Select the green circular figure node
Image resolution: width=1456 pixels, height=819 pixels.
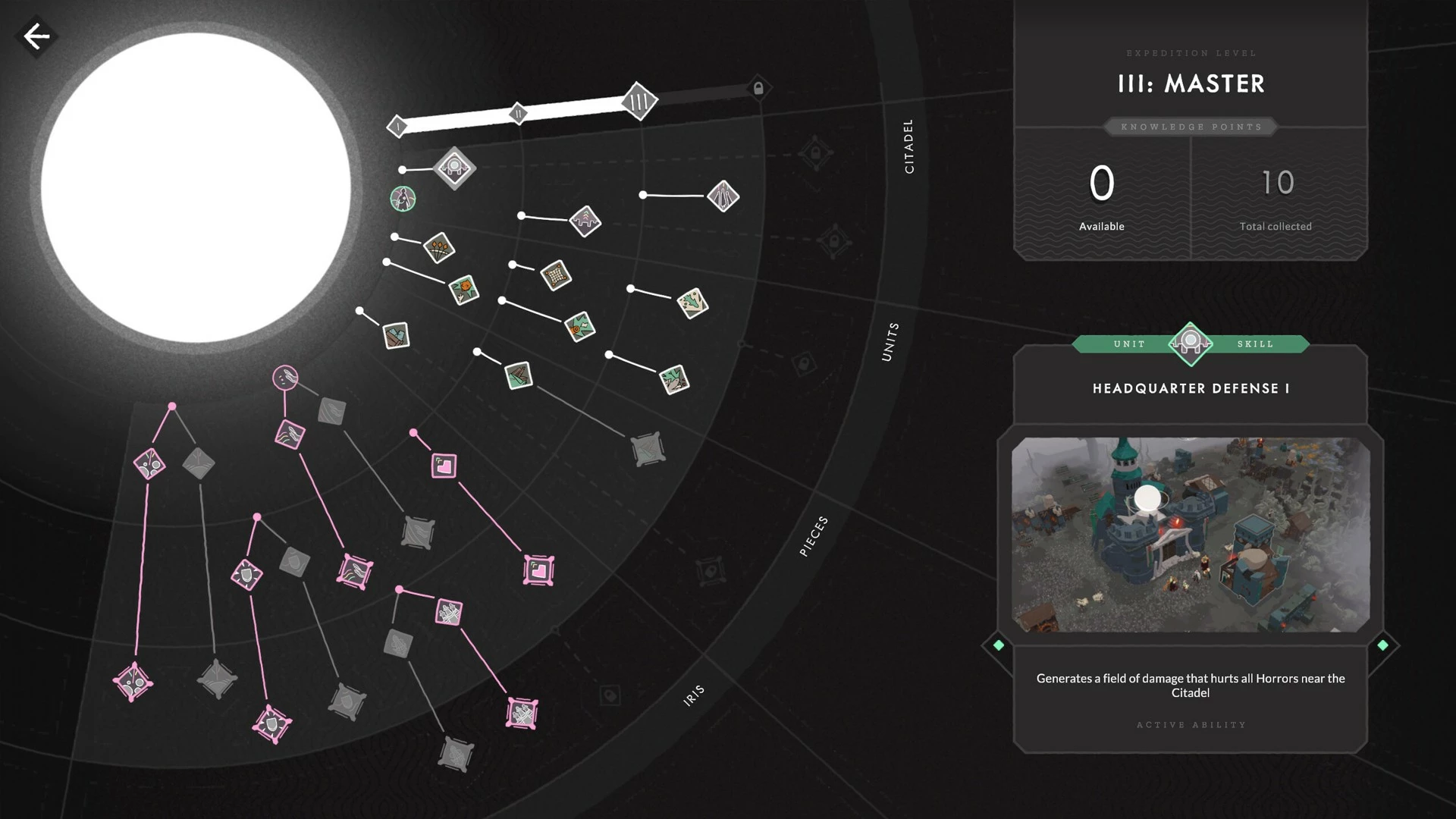pyautogui.click(x=403, y=199)
